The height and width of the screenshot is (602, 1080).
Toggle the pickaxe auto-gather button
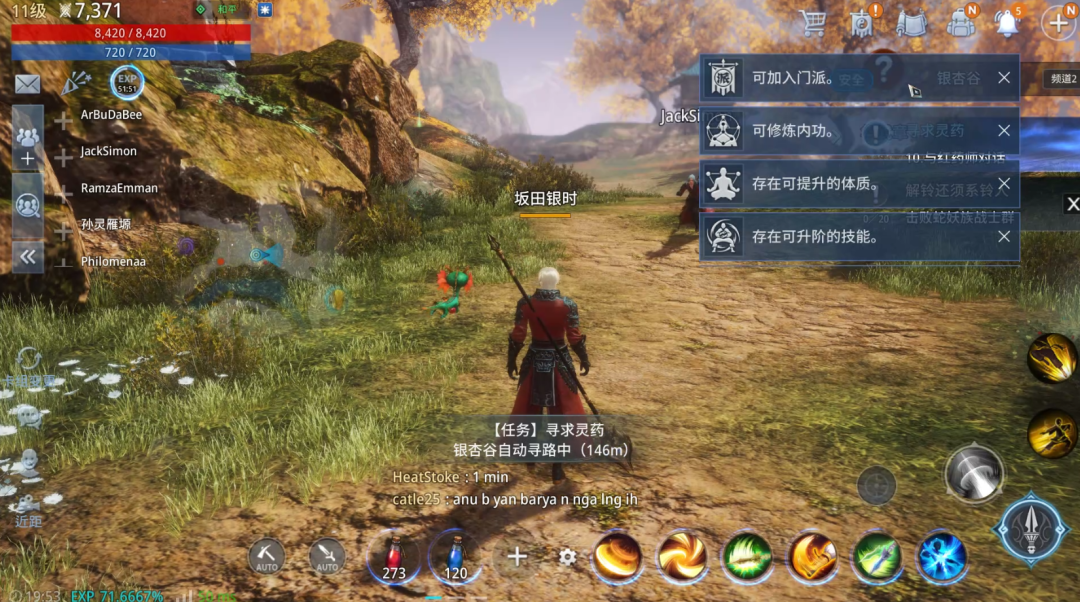pyautogui.click(x=266, y=556)
